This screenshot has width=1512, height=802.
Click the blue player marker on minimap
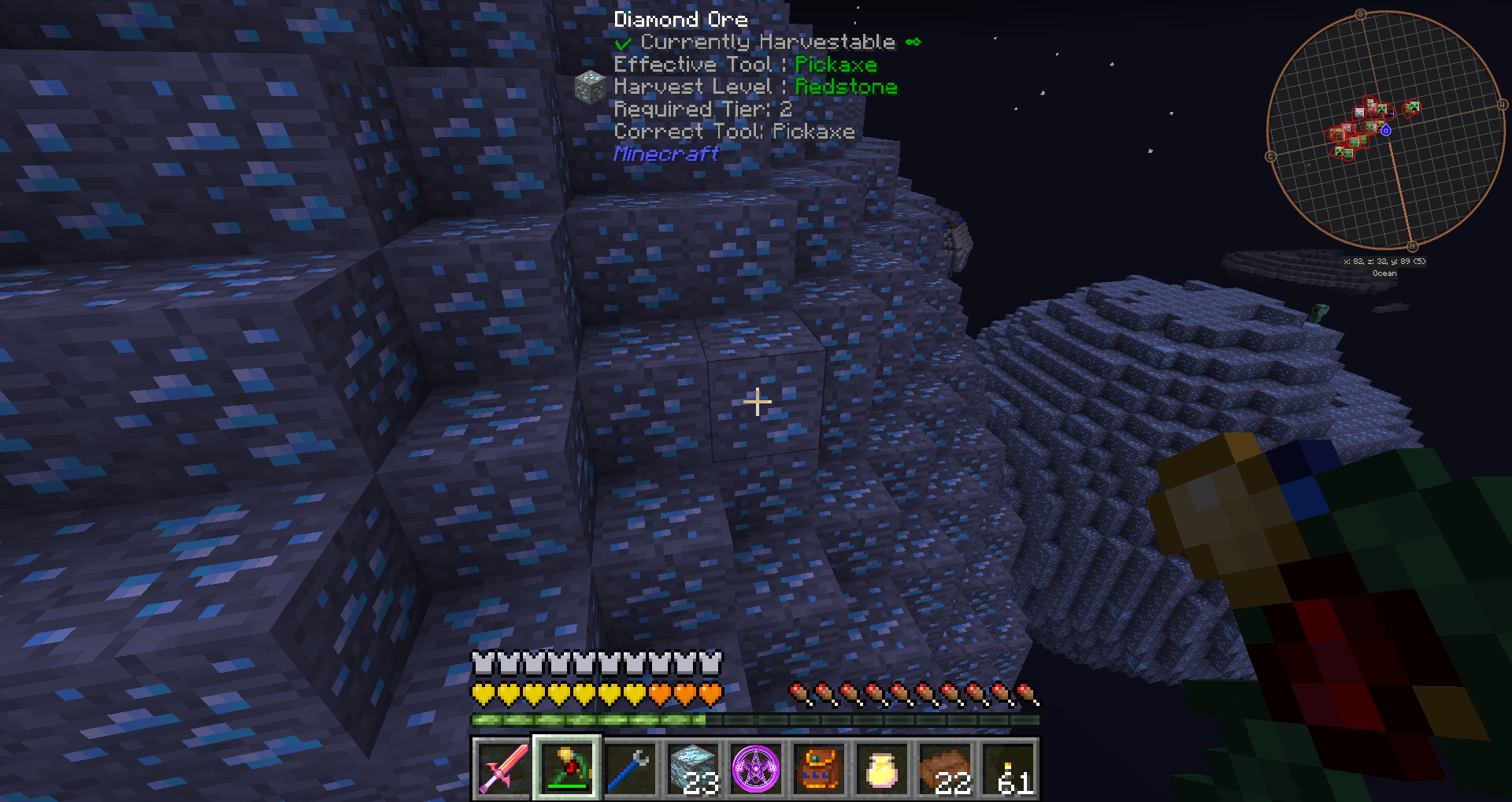pos(1386,130)
